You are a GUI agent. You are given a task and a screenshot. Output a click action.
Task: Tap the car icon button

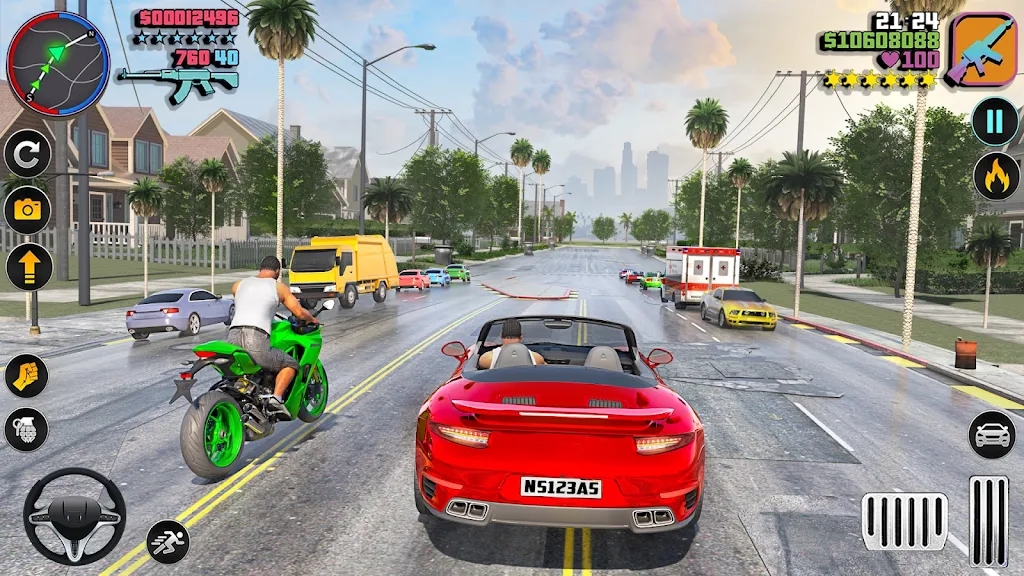tap(991, 434)
